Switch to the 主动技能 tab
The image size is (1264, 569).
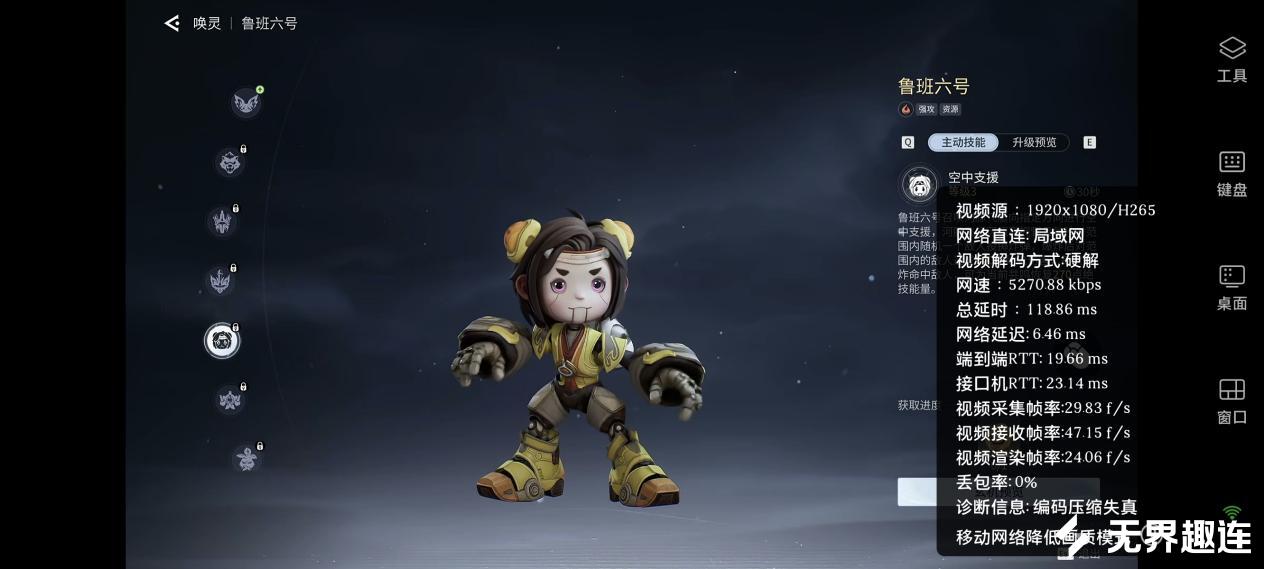[x=963, y=143]
